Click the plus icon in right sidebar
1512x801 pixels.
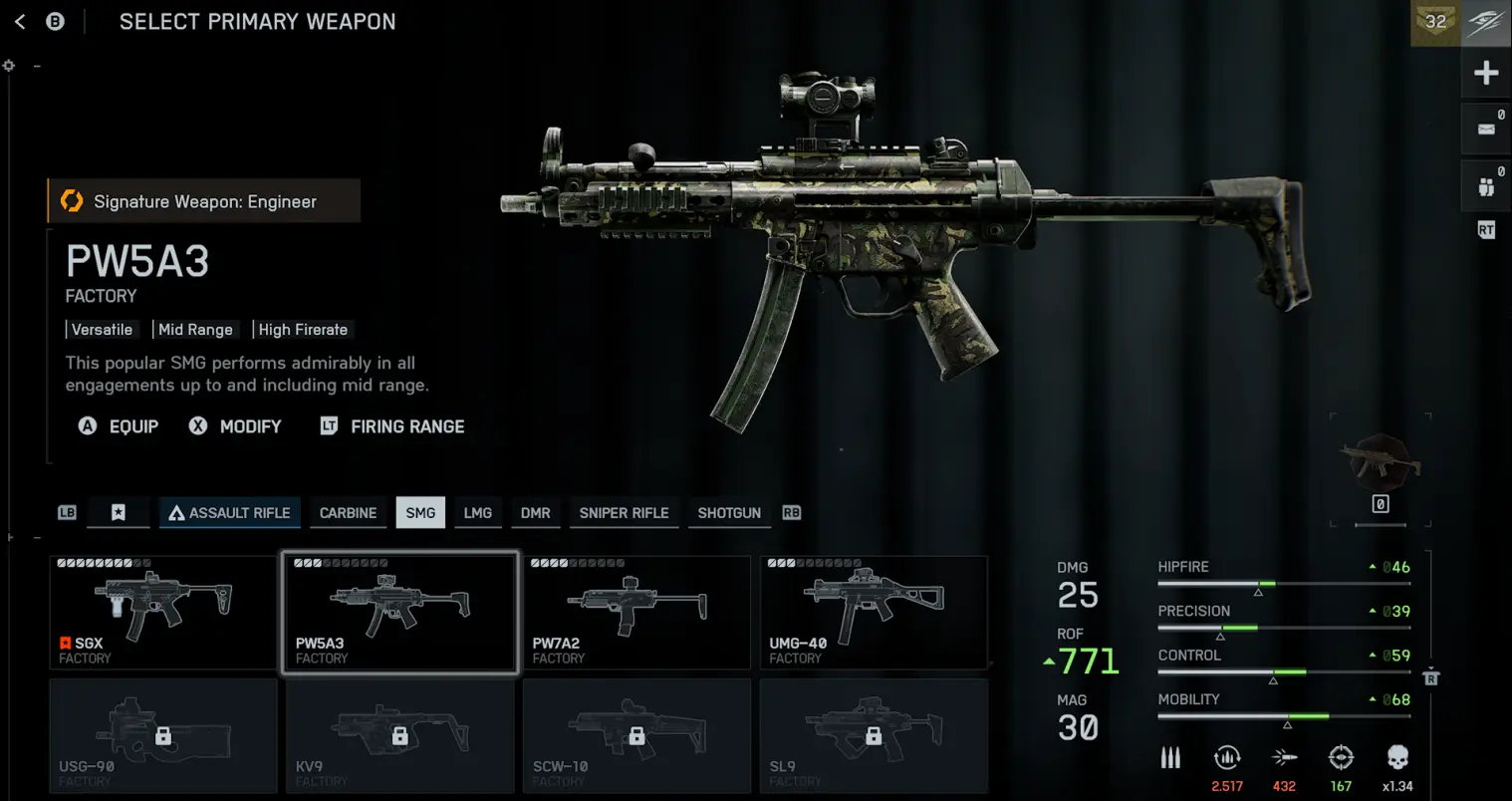pyautogui.click(x=1486, y=73)
